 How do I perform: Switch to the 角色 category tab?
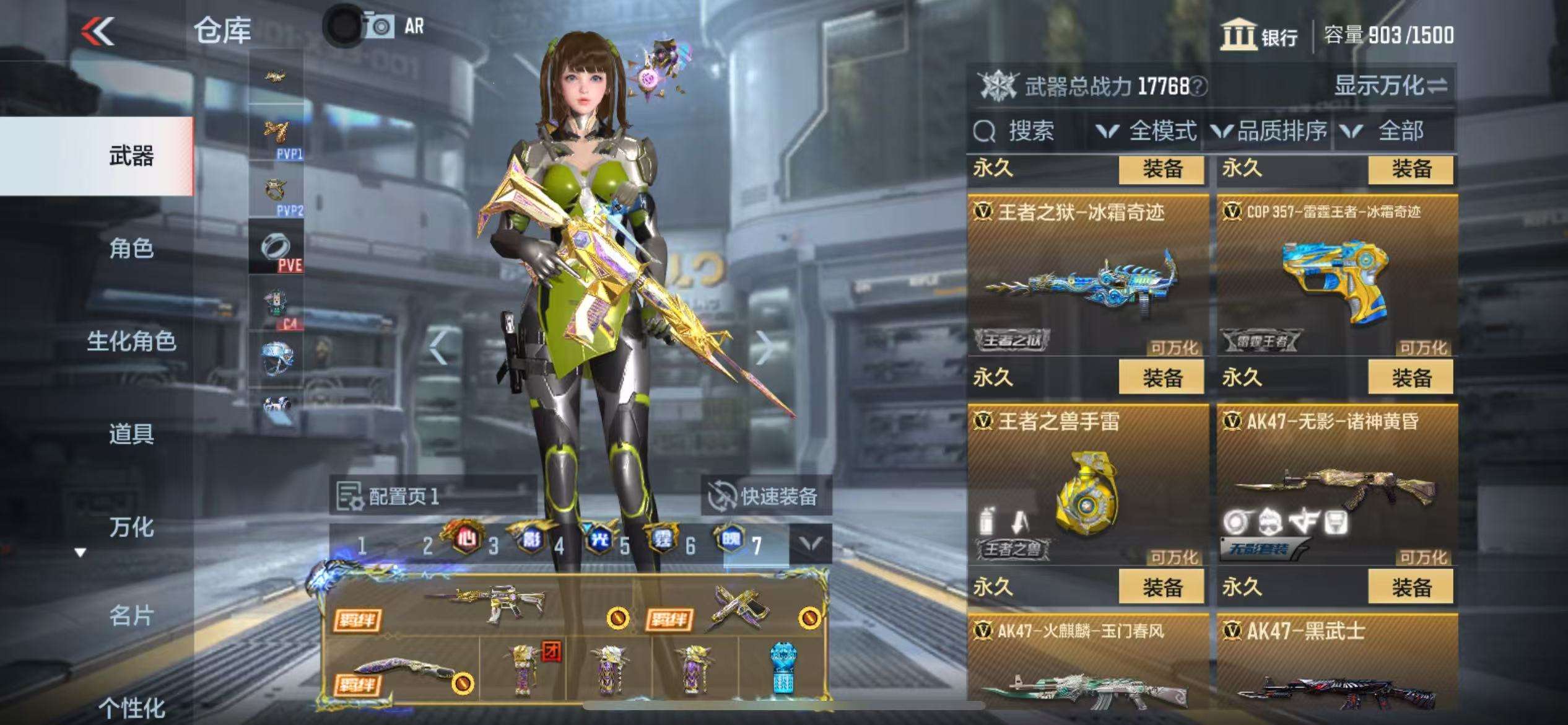[131, 248]
